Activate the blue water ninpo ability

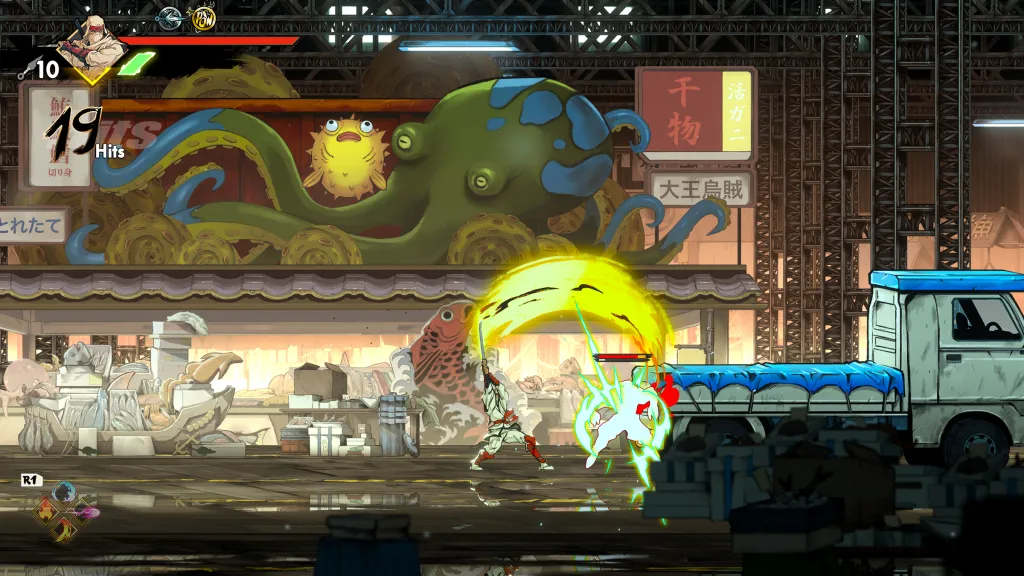[64, 491]
